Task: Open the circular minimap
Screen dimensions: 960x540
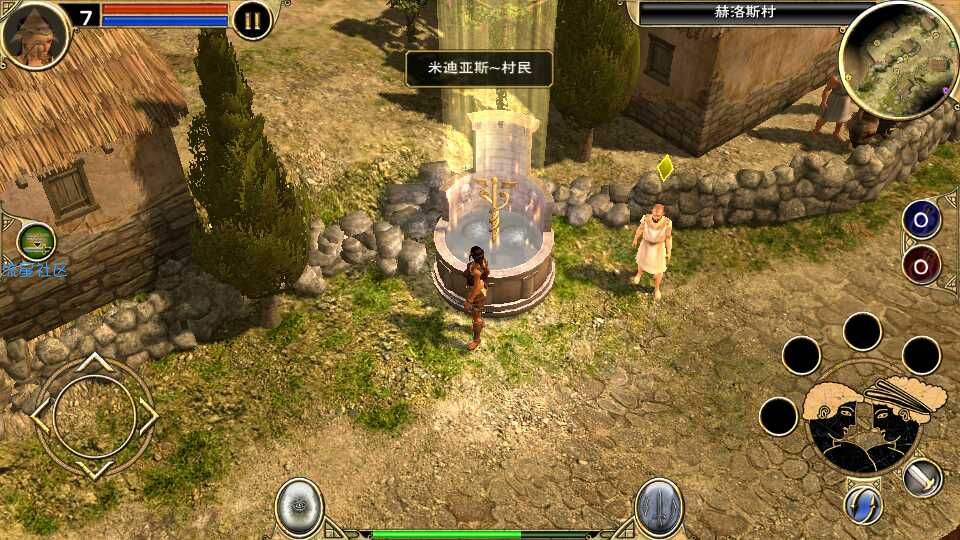Action: [x=898, y=60]
